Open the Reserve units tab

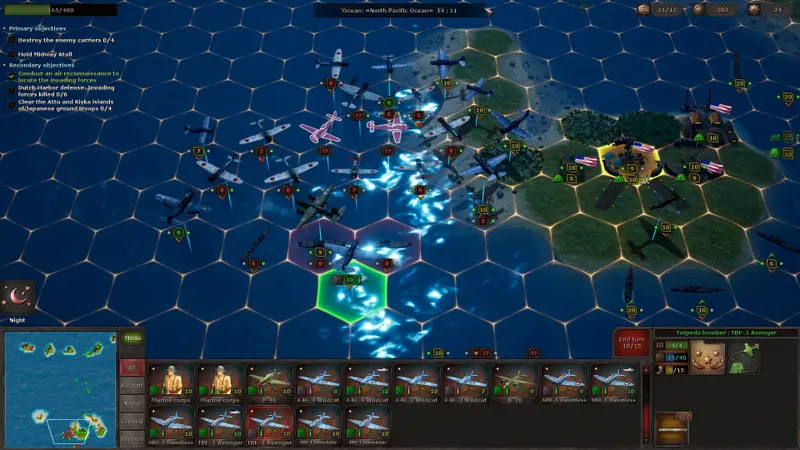132,437
